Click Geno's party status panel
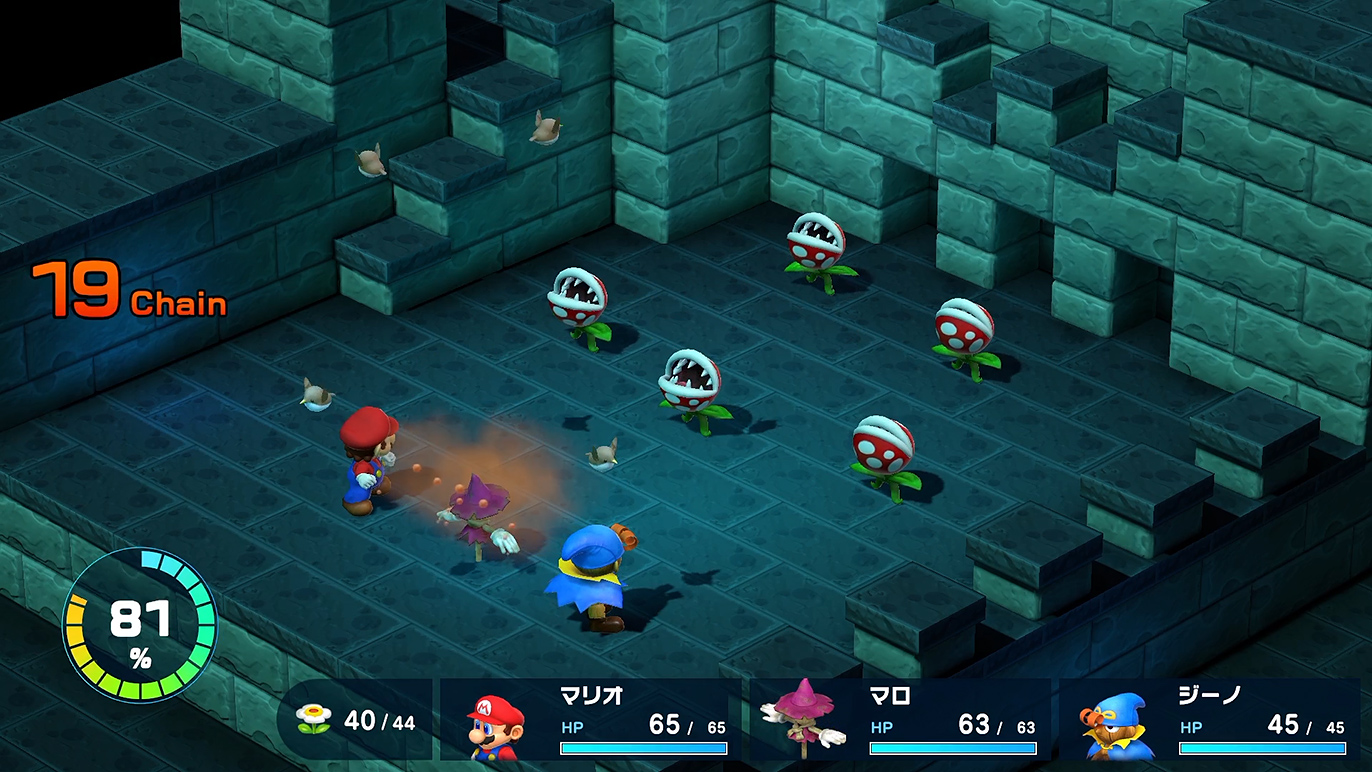Screen dimensions: 1372x772 click(1210, 720)
